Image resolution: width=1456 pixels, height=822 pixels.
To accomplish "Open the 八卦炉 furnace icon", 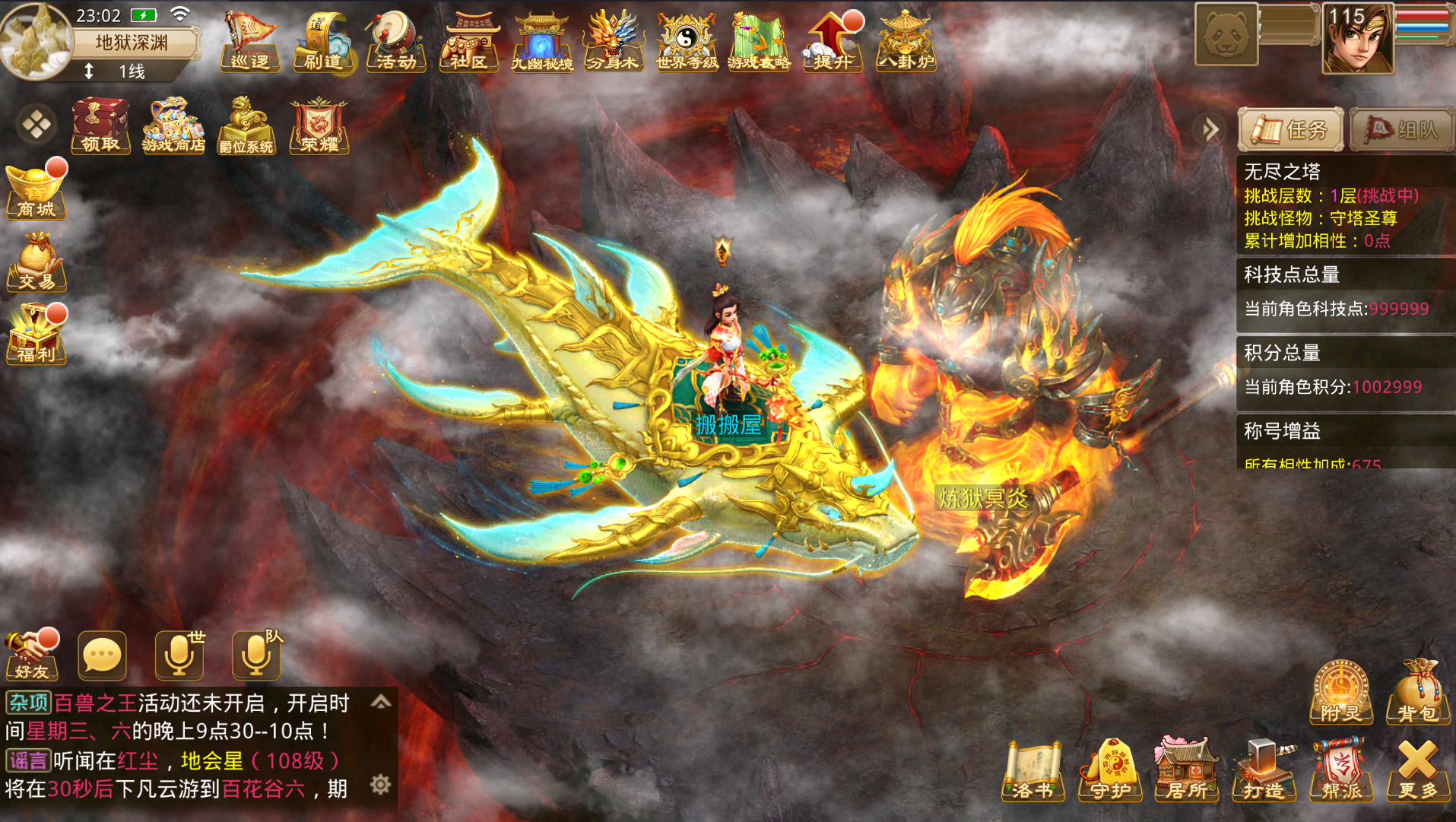I will pyautogui.click(x=906, y=42).
